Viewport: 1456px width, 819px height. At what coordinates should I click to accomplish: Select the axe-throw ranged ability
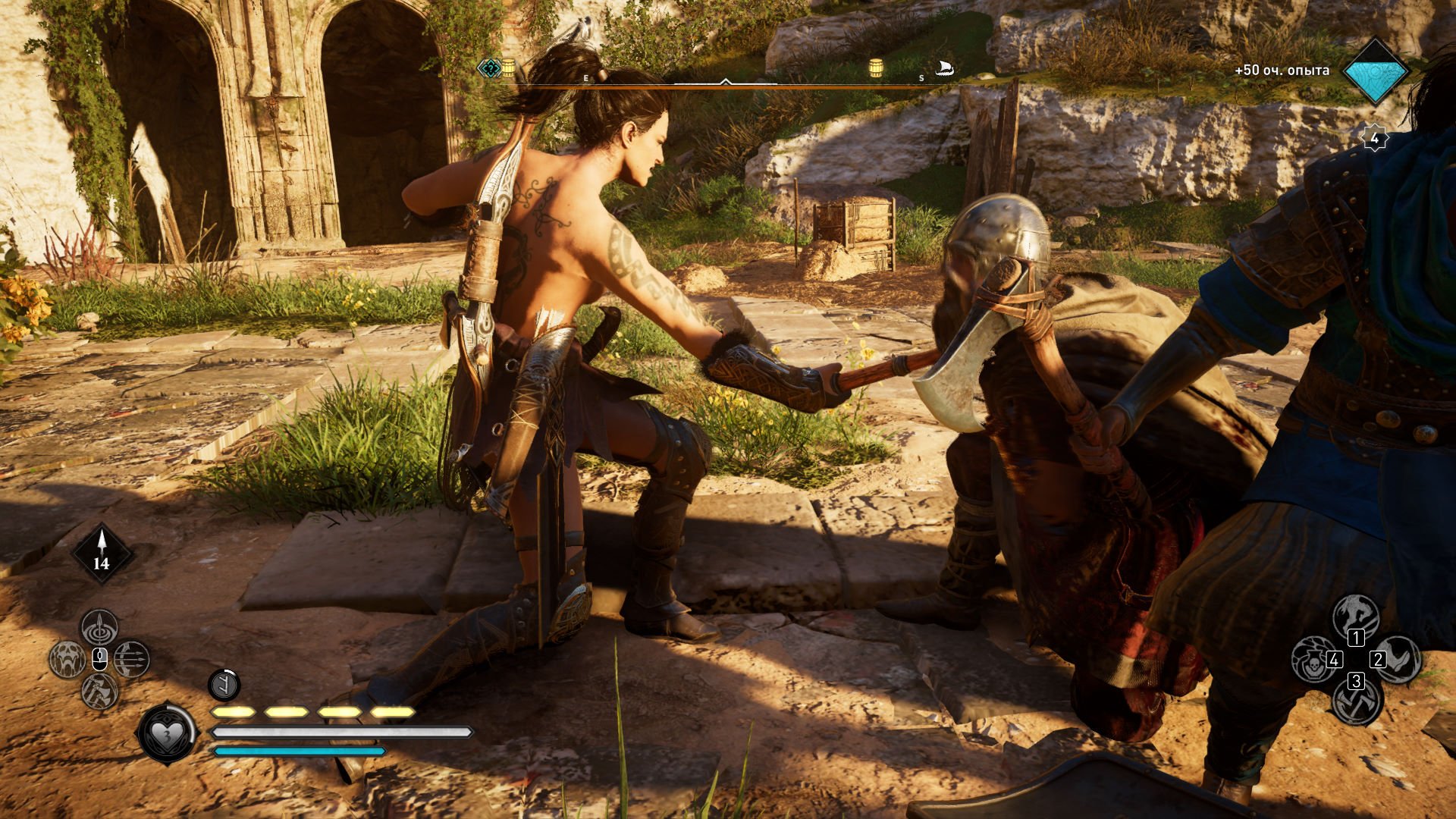99,691
